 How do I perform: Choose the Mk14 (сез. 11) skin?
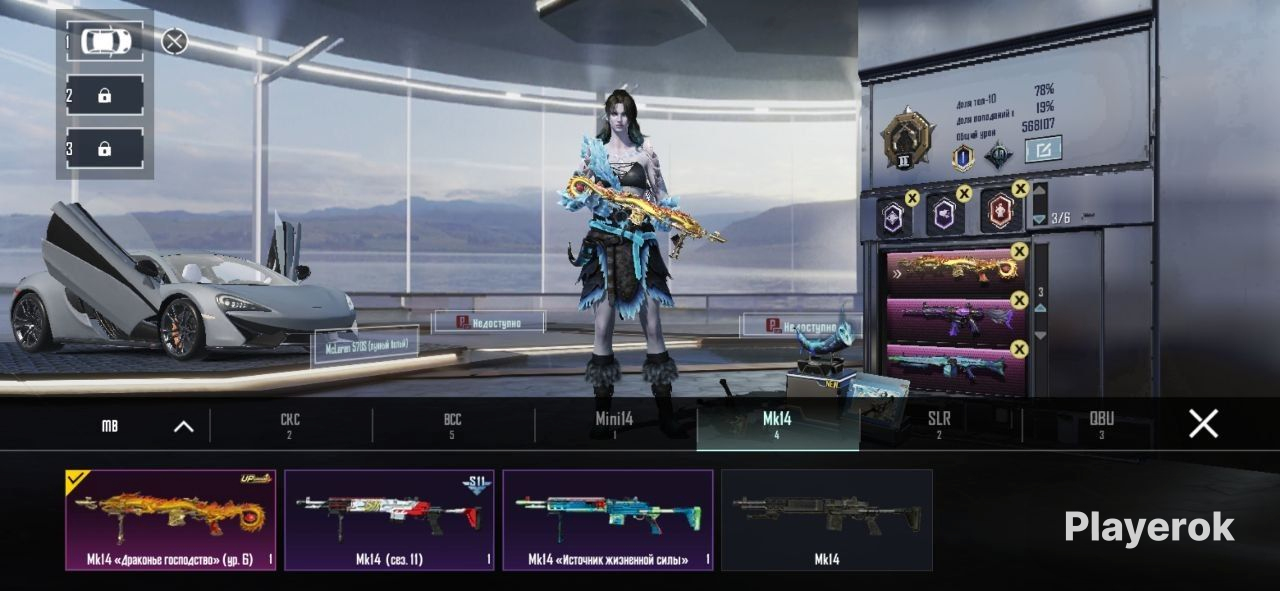pyautogui.click(x=389, y=520)
